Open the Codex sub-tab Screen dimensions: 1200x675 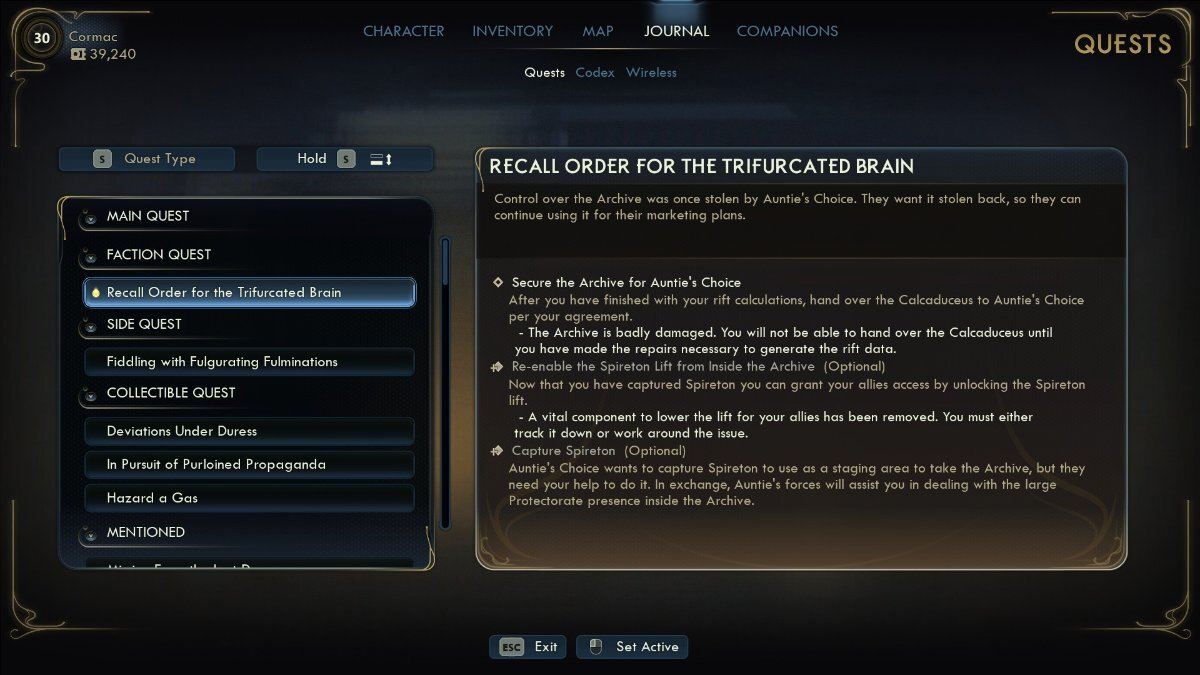[x=595, y=72]
